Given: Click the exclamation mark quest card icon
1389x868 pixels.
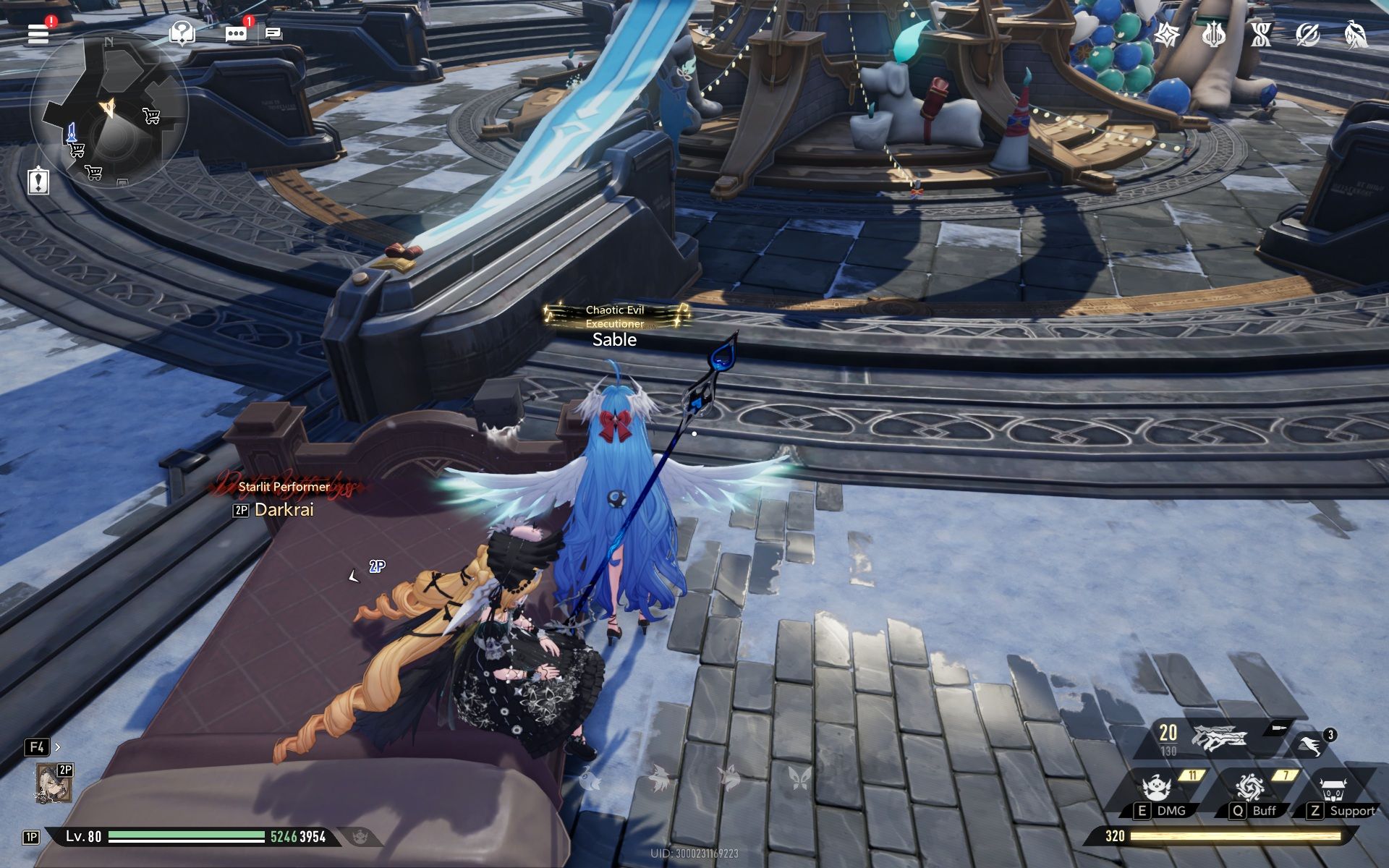Looking at the screenshot, I should point(38,180).
